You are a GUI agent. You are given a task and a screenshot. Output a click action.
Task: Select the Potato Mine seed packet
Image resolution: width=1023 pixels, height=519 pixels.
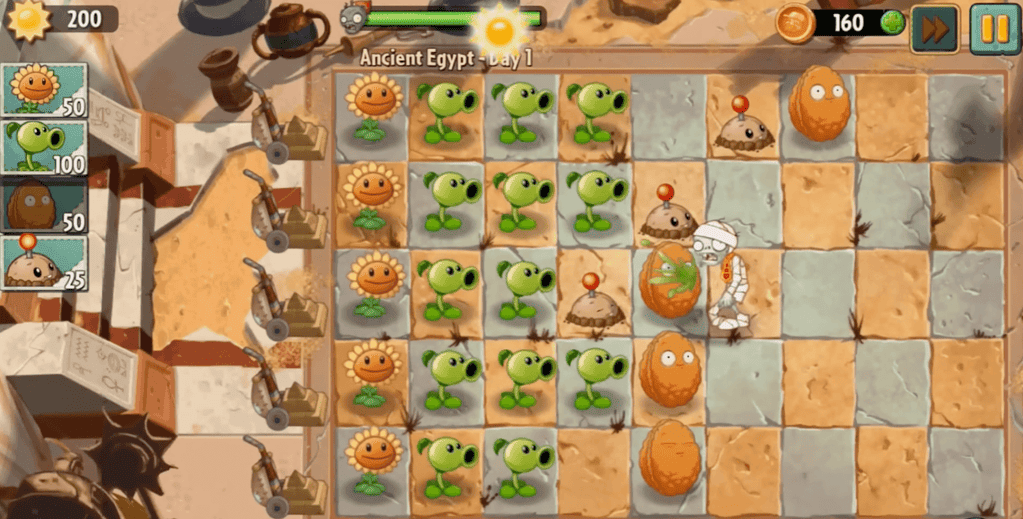(44, 262)
